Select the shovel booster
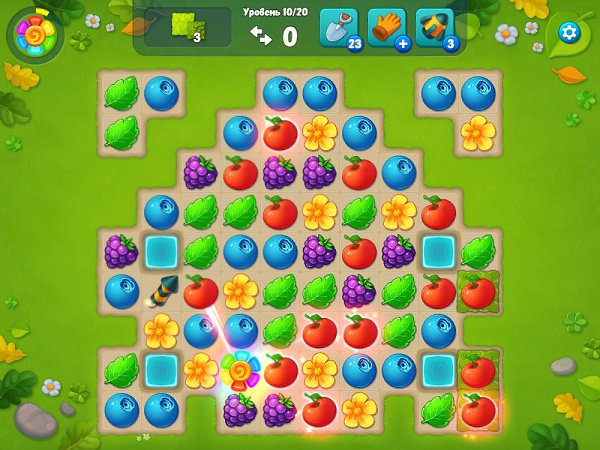The width and height of the screenshot is (600, 450). click(337, 27)
